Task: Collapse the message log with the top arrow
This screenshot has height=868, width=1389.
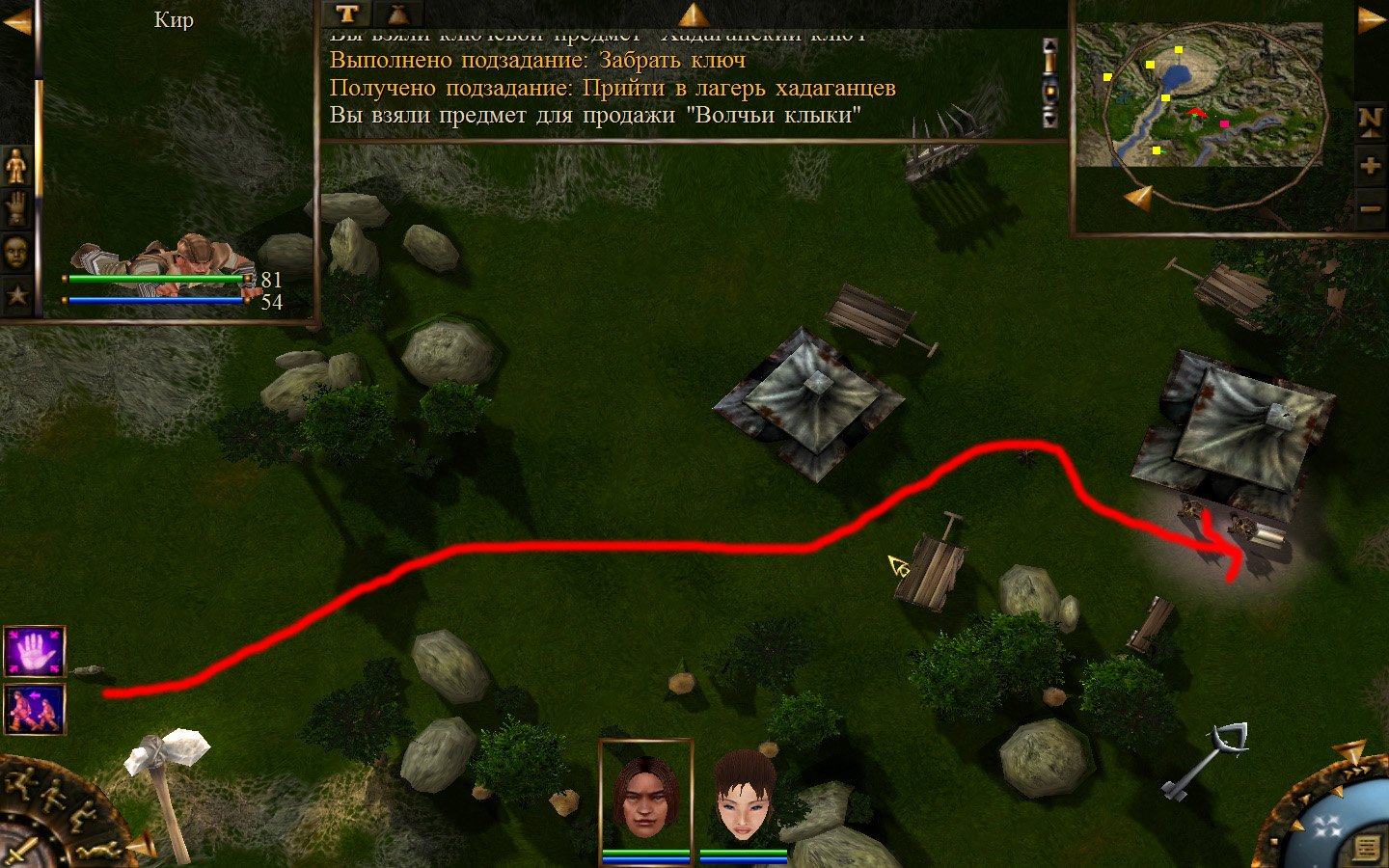Action: [693, 14]
